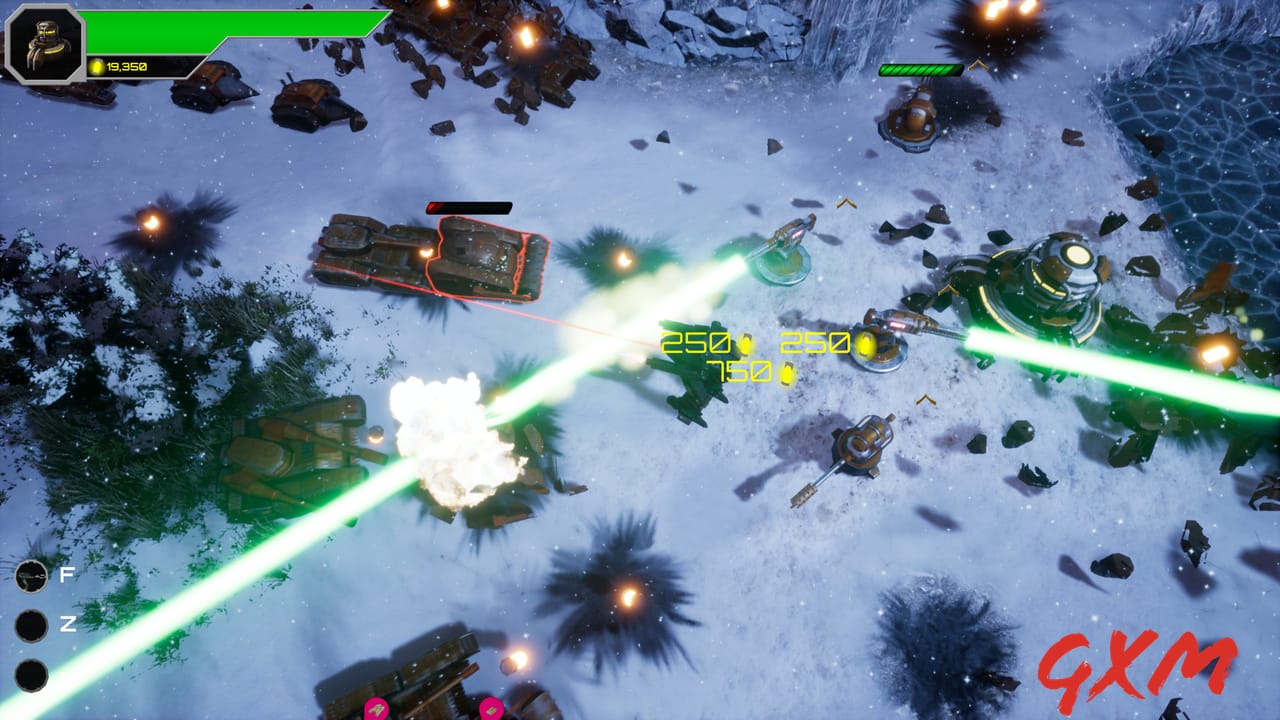Viewport: 1280px width, 720px height.
Task: Activate the F ability icon
Action: click(31, 578)
